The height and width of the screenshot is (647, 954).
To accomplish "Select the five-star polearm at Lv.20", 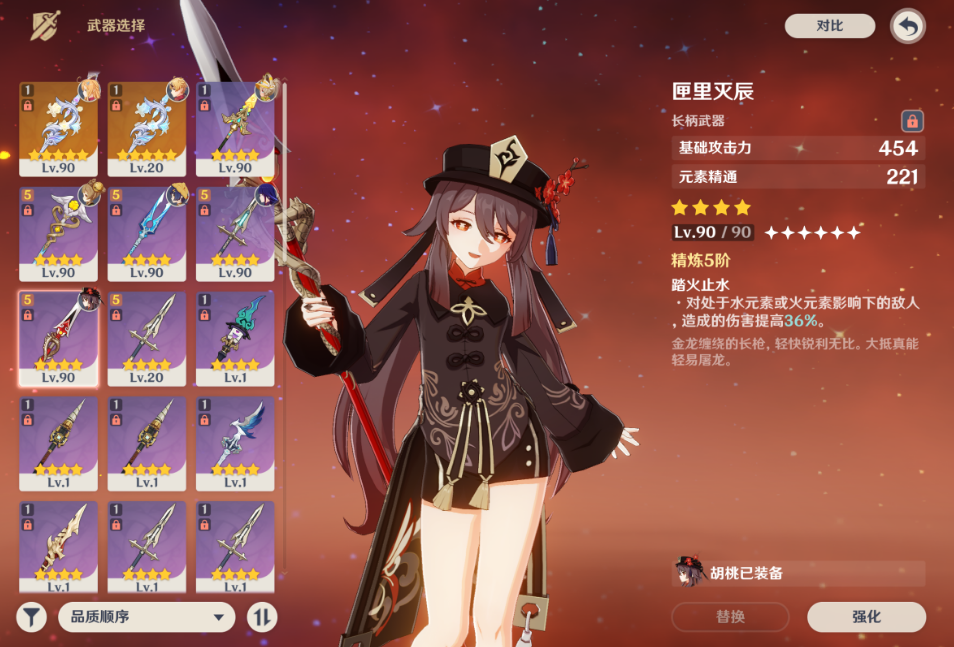I will pos(147,128).
